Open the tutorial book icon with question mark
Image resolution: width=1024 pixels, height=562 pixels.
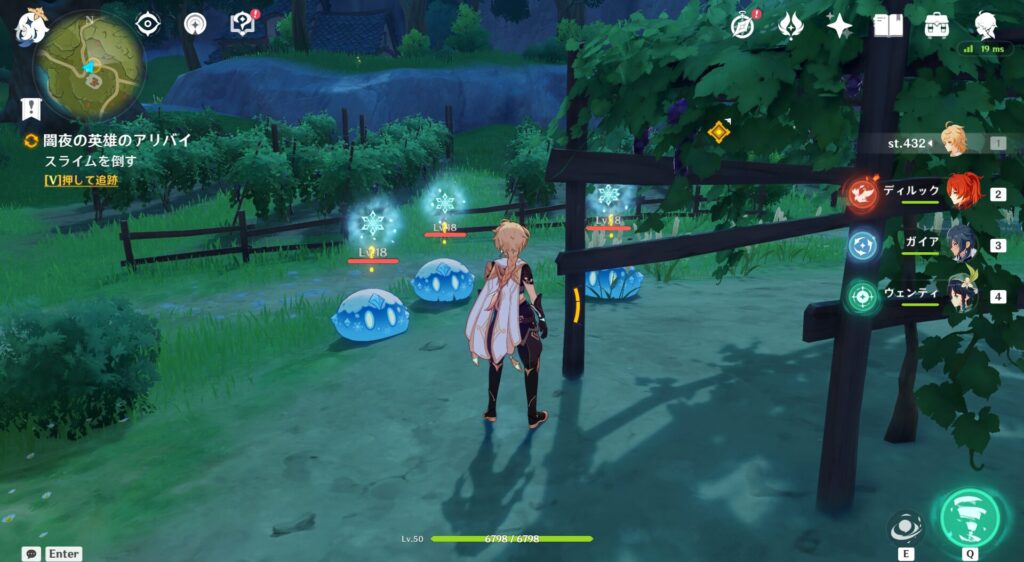[x=242, y=24]
